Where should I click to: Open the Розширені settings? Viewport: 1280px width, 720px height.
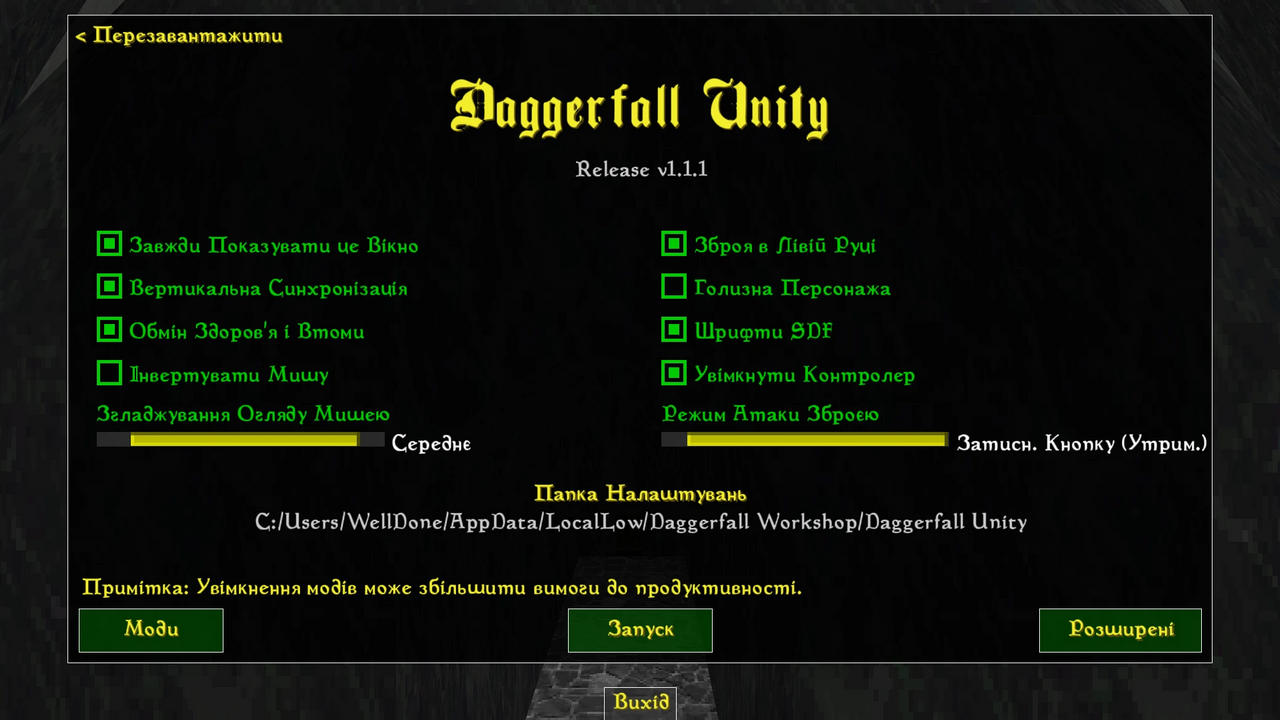pos(1120,630)
